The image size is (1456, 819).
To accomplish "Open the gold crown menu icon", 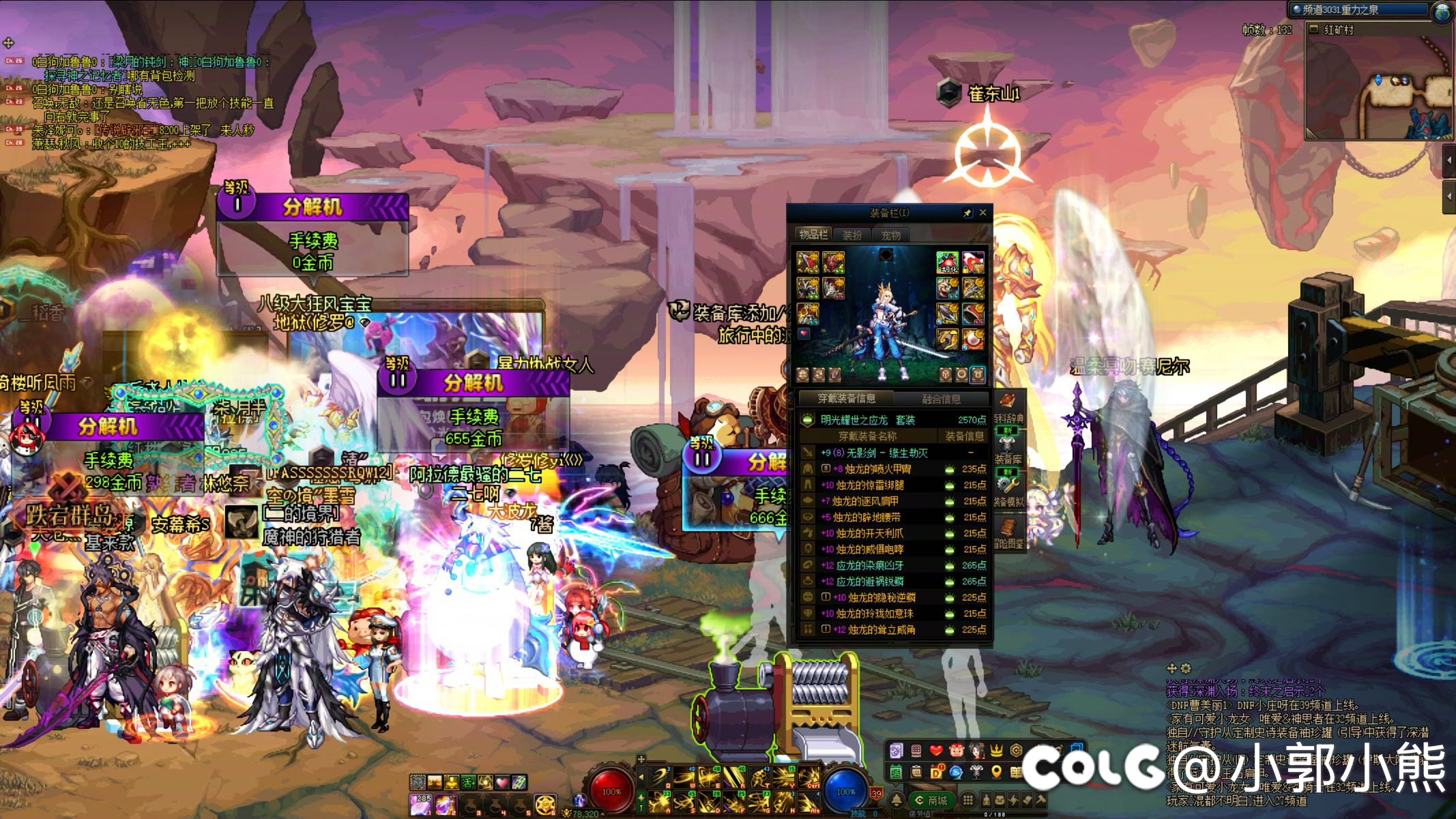I will coord(996,751).
